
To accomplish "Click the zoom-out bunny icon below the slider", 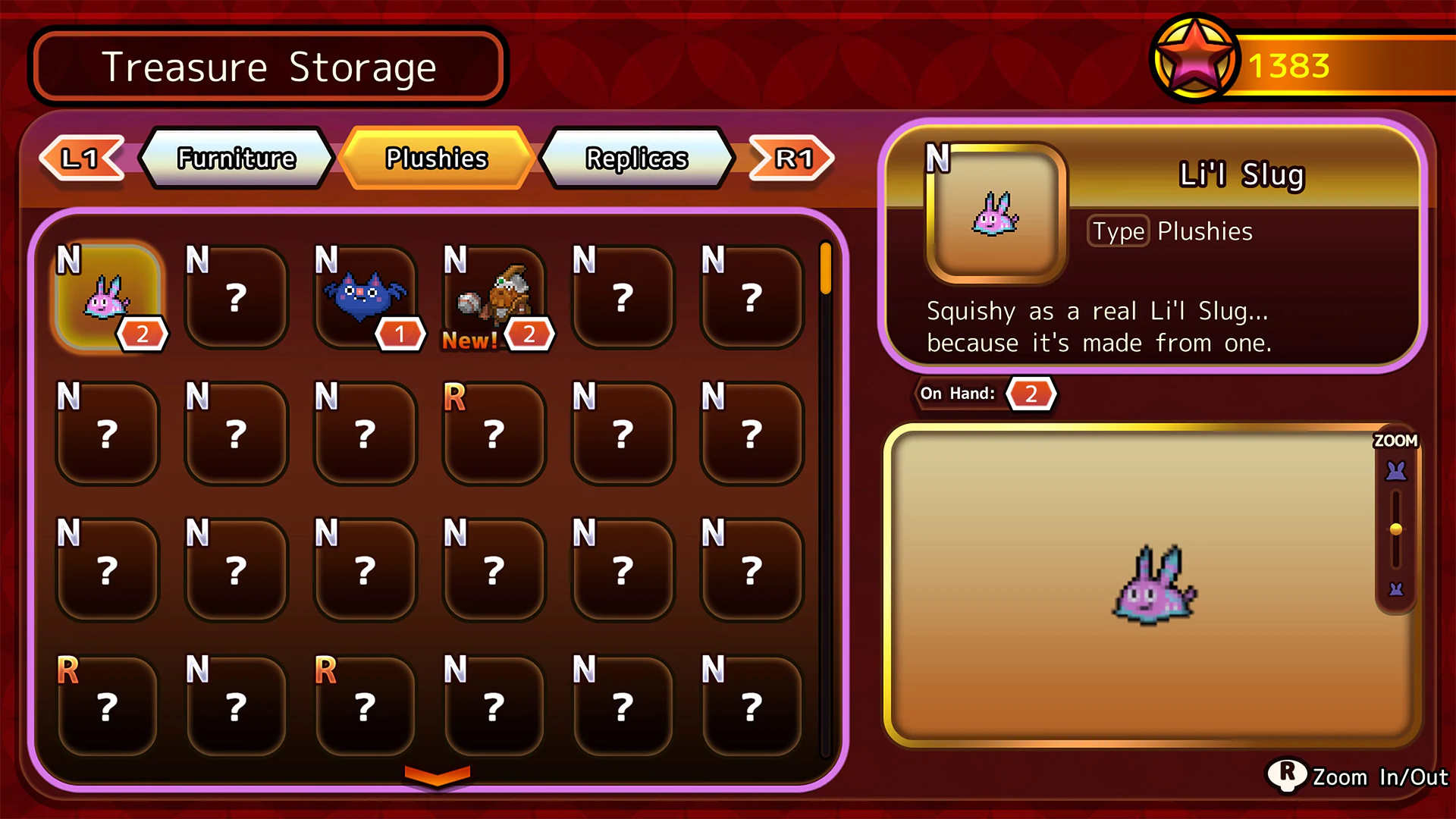I will click(x=1397, y=588).
